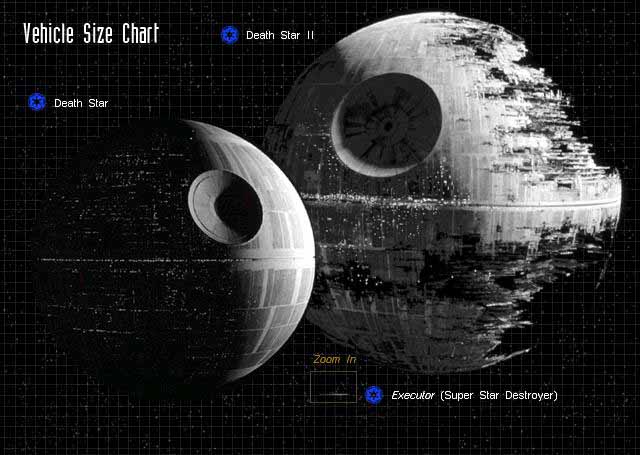Open the Executor (Super Star Destroyer) entry
The width and height of the screenshot is (640, 455).
point(474,396)
